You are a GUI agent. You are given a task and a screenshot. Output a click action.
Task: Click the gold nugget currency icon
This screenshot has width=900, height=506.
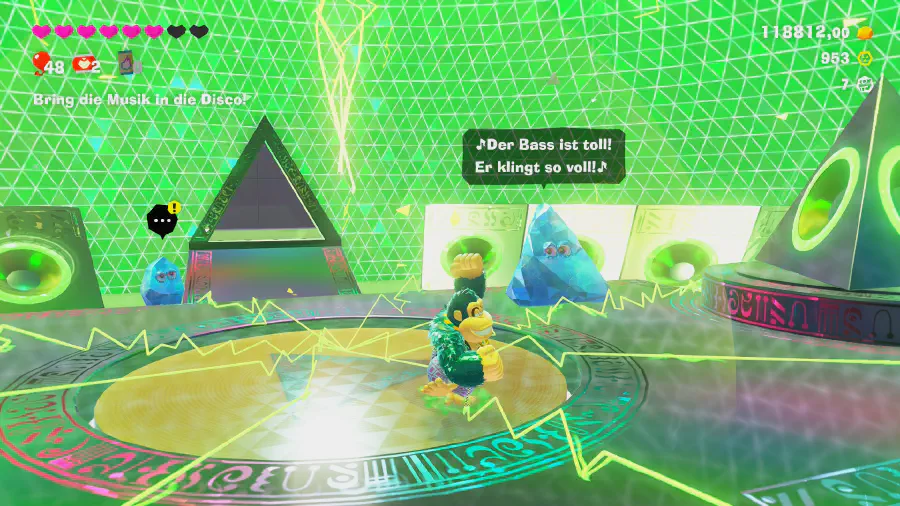coord(865,32)
